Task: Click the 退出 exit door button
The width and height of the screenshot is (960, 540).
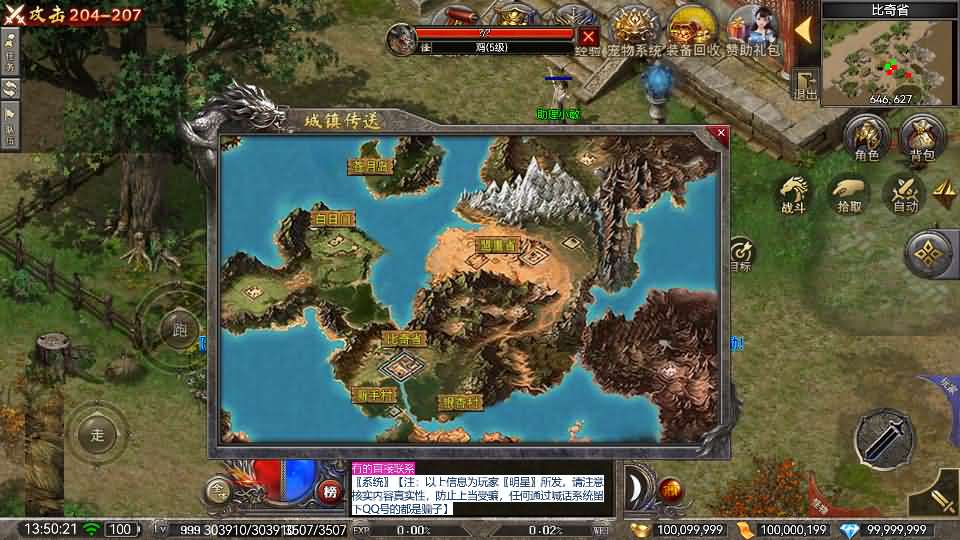Action: click(805, 84)
